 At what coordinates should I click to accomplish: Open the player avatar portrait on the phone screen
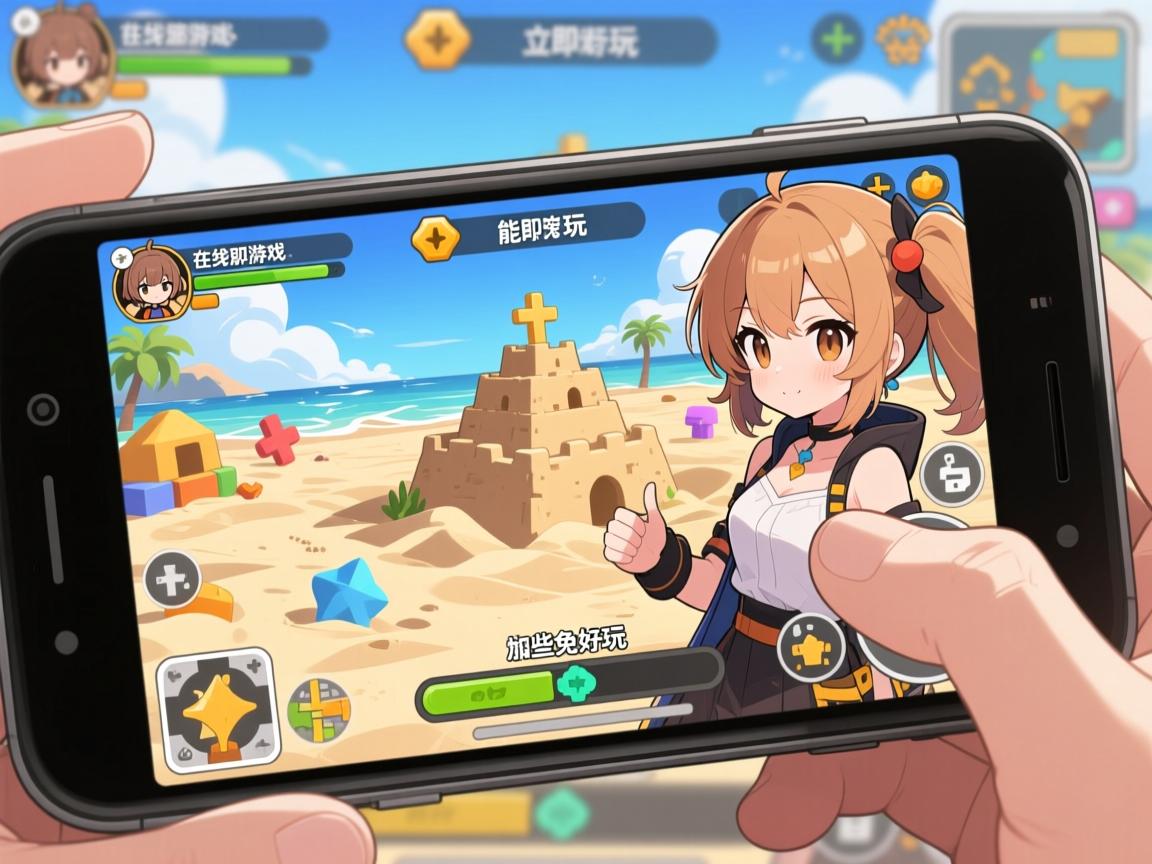click(152, 285)
